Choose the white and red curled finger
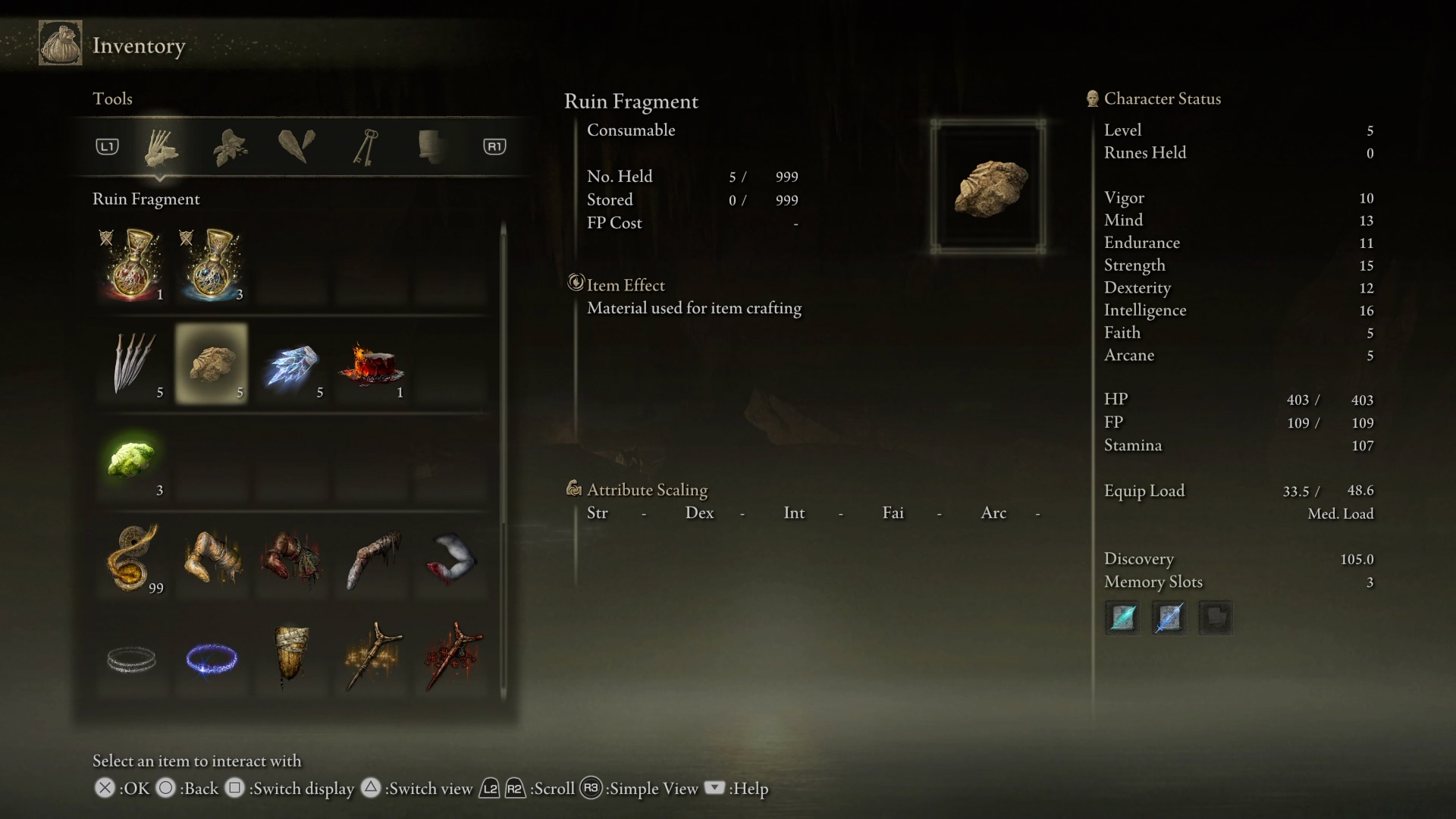The image size is (1456, 819). tap(452, 559)
